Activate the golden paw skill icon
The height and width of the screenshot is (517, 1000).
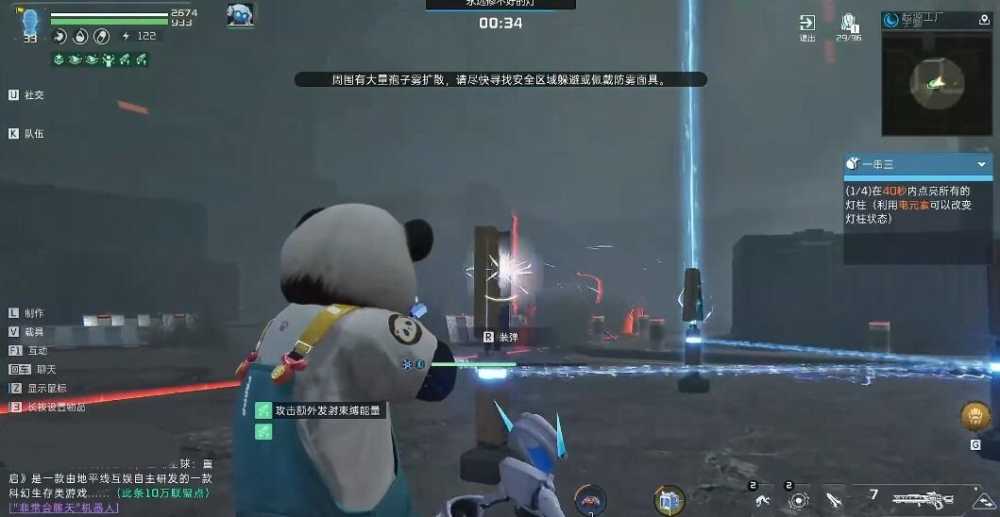[x=974, y=416]
